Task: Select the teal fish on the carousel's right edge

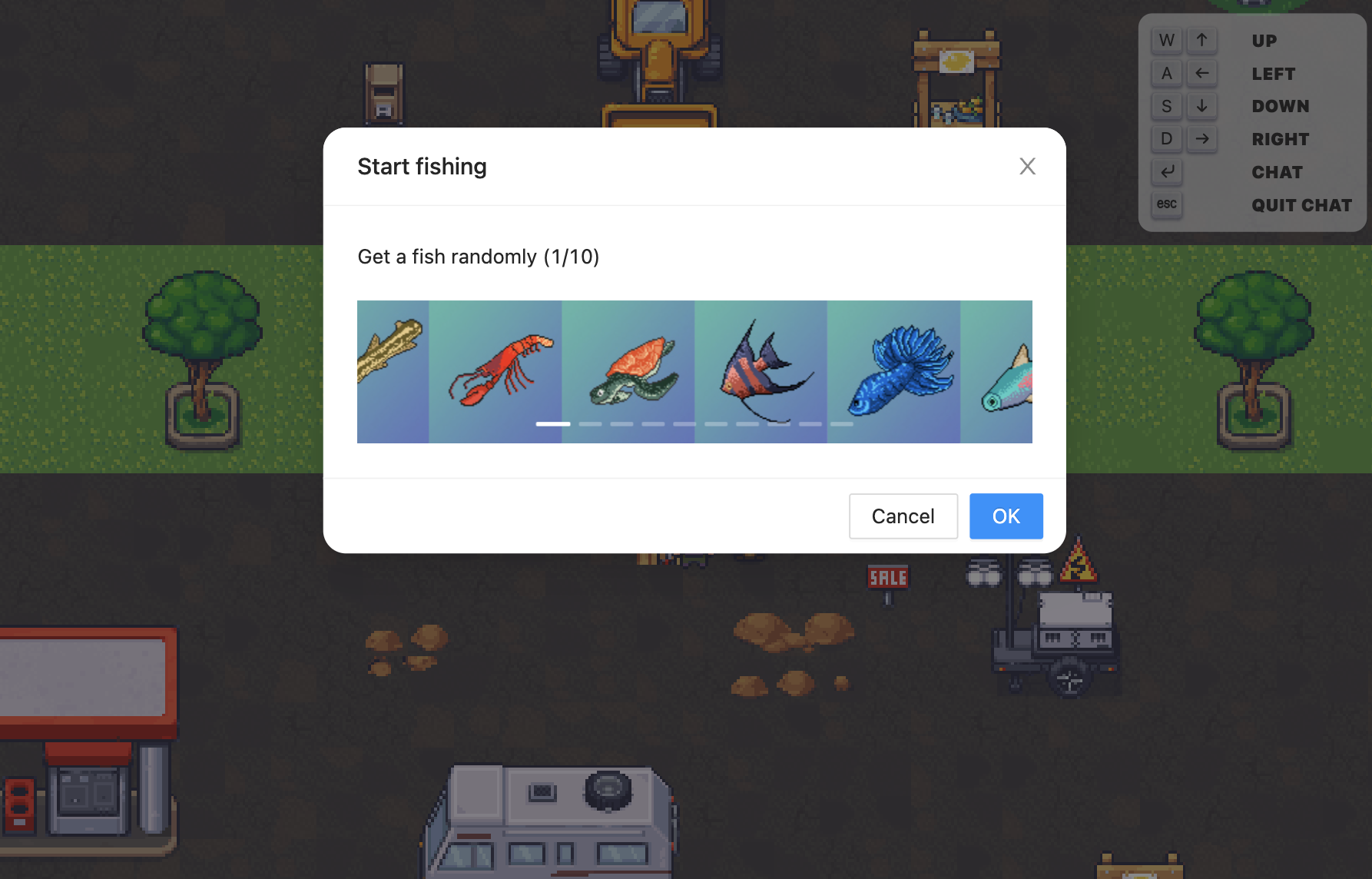Action: [1002, 376]
